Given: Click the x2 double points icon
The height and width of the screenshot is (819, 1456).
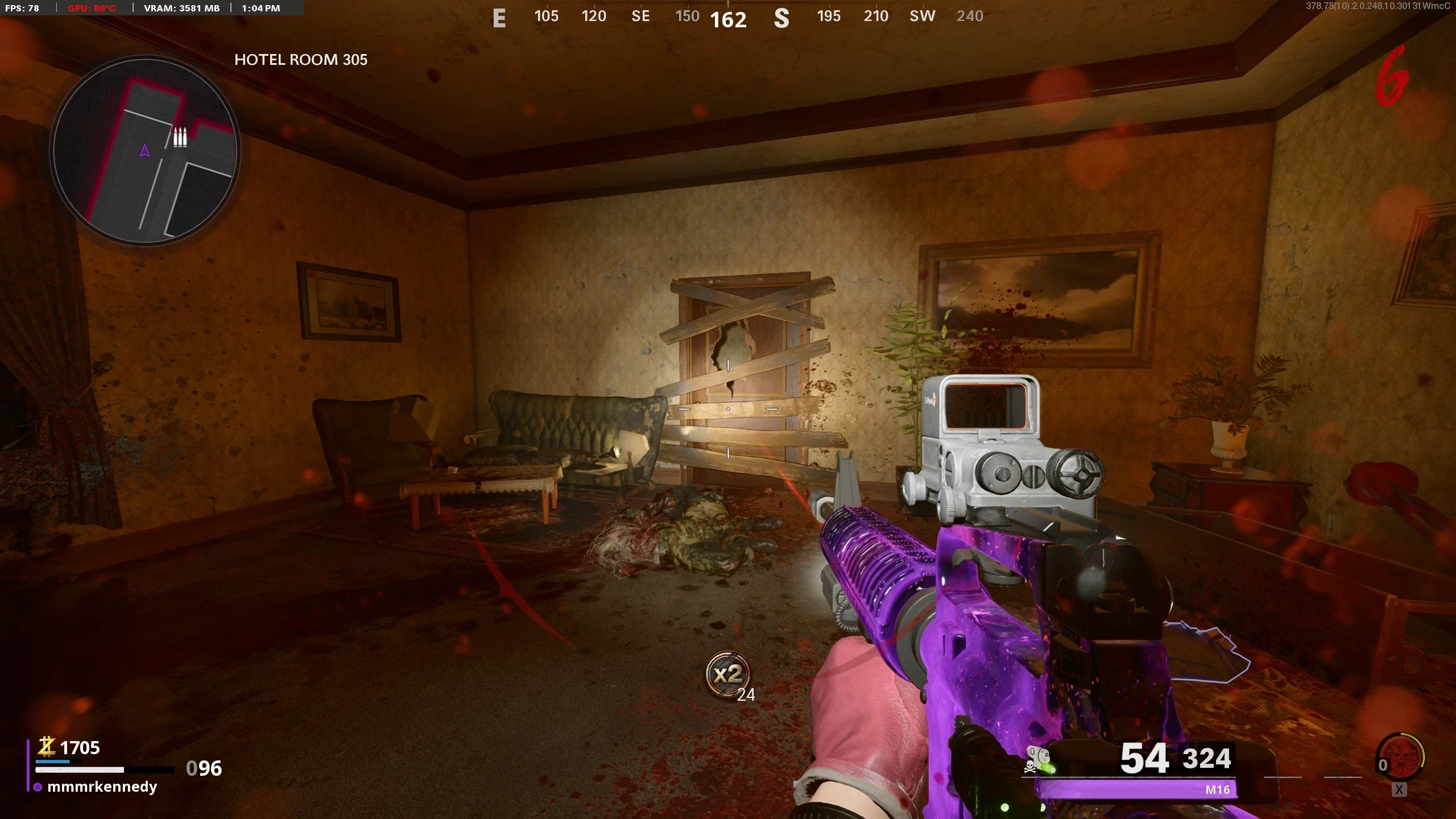Looking at the screenshot, I should point(727,675).
